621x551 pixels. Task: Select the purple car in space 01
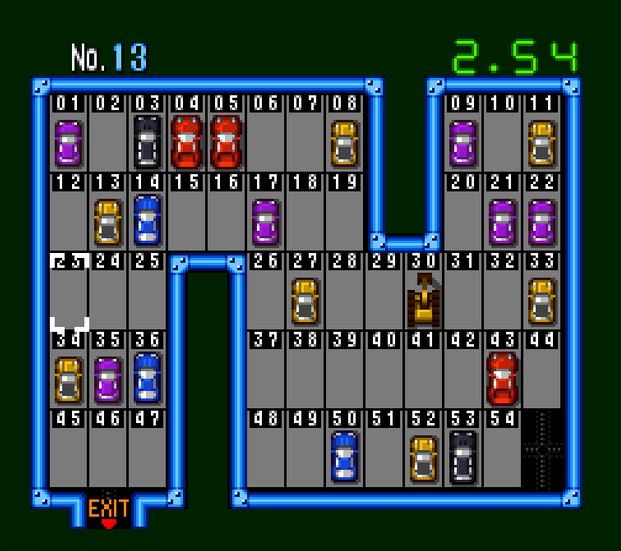68,142
